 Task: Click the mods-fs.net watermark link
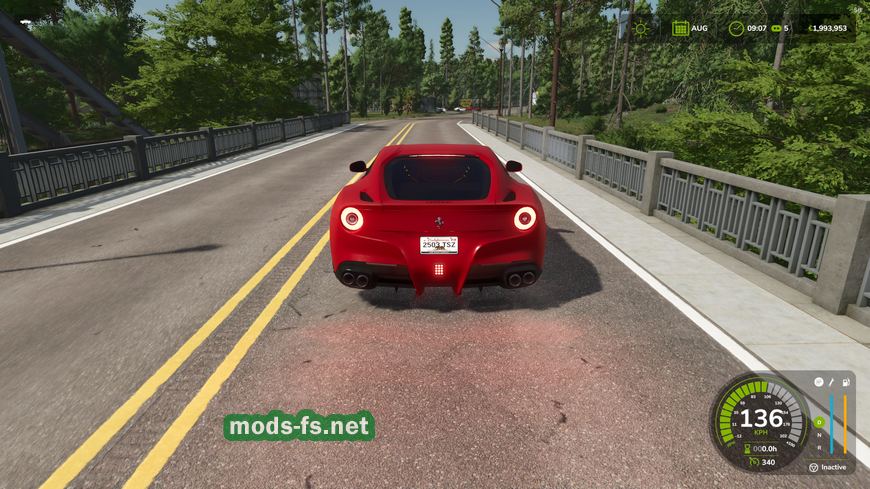(299, 427)
